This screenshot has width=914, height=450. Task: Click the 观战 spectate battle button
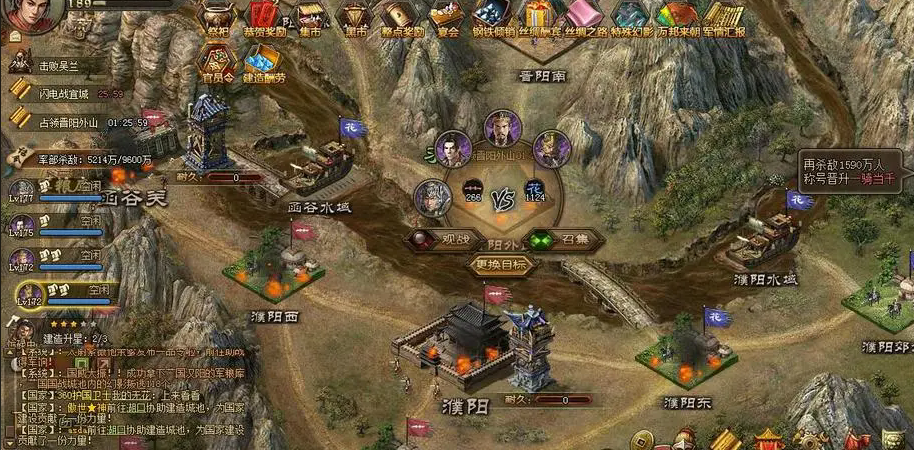pyautogui.click(x=439, y=239)
